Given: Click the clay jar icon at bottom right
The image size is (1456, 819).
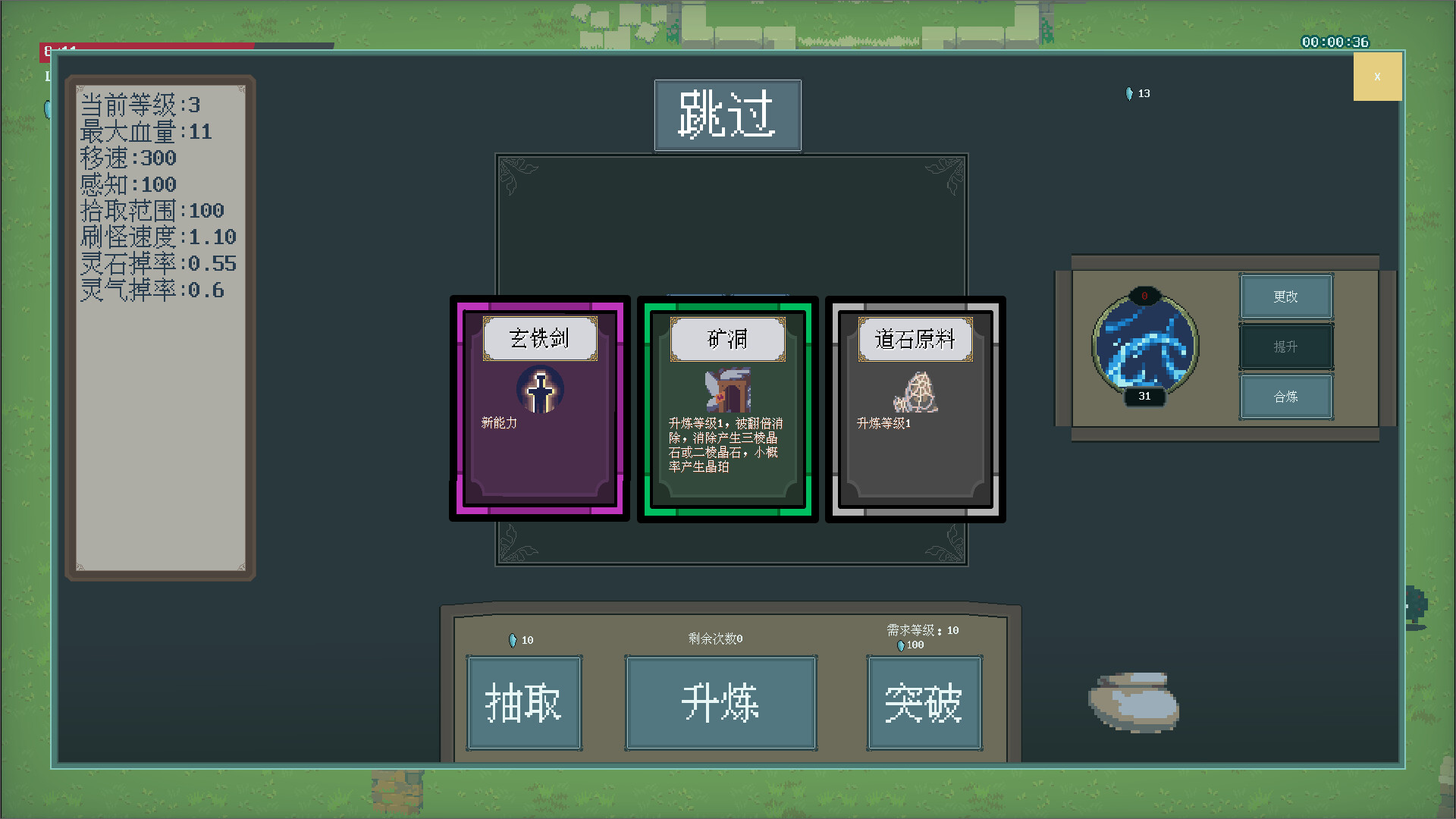Looking at the screenshot, I should tap(1132, 704).
